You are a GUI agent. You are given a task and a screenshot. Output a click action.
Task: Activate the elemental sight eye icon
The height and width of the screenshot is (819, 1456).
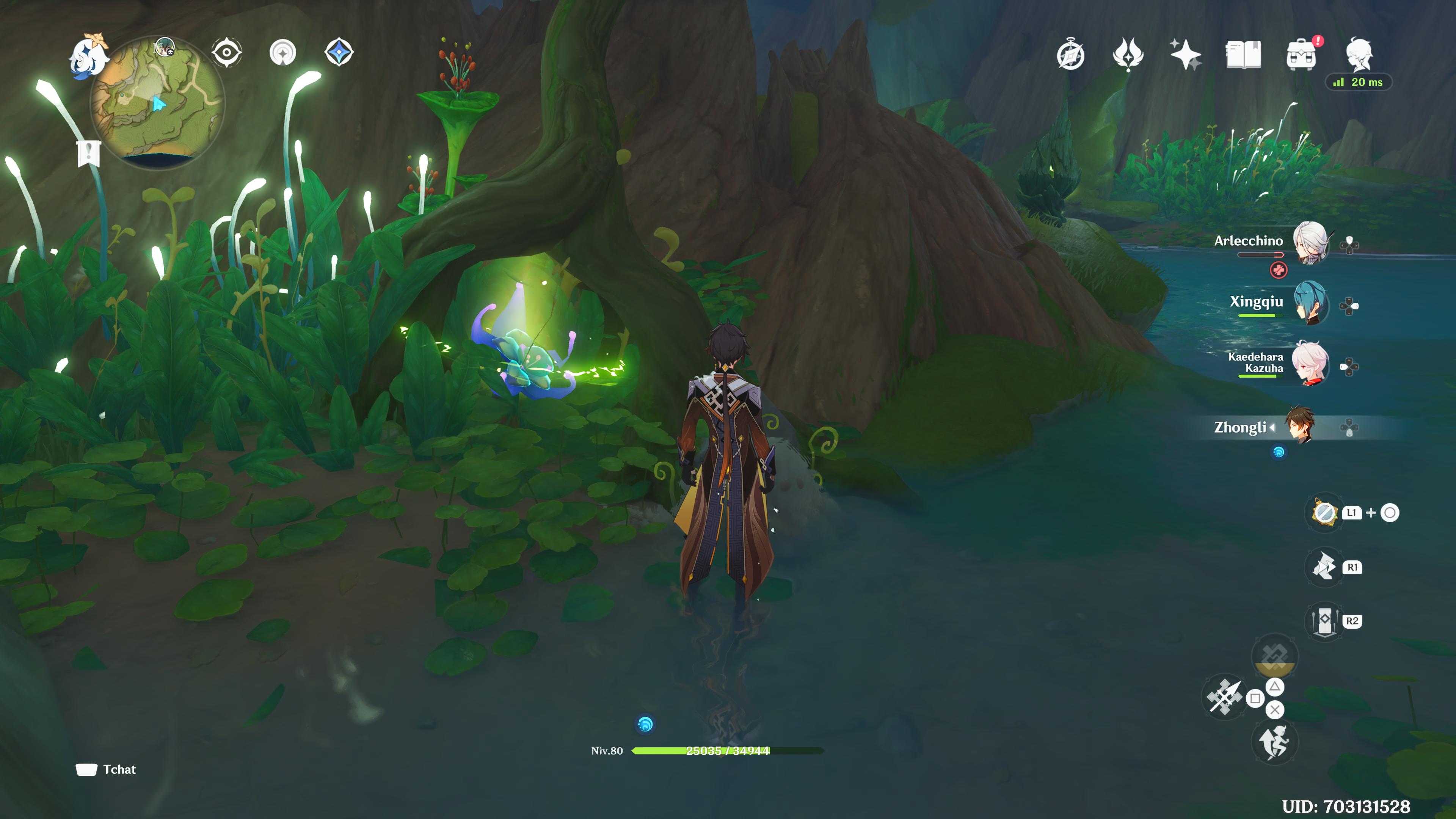[x=227, y=53]
